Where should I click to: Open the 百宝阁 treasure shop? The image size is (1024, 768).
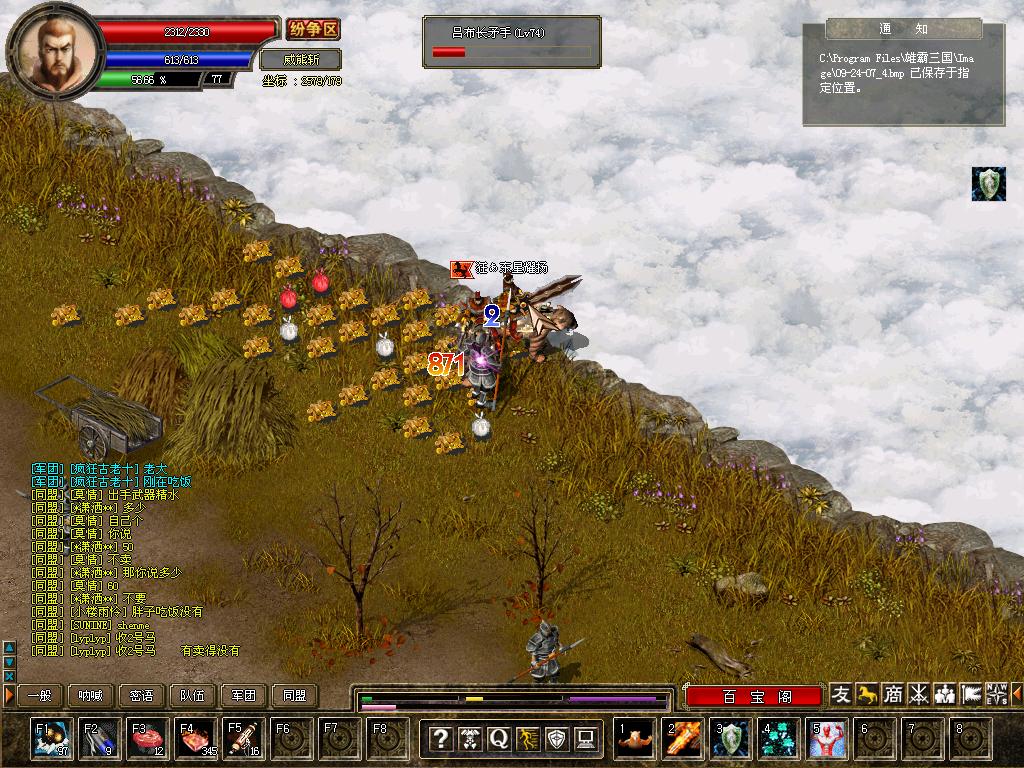tap(753, 696)
